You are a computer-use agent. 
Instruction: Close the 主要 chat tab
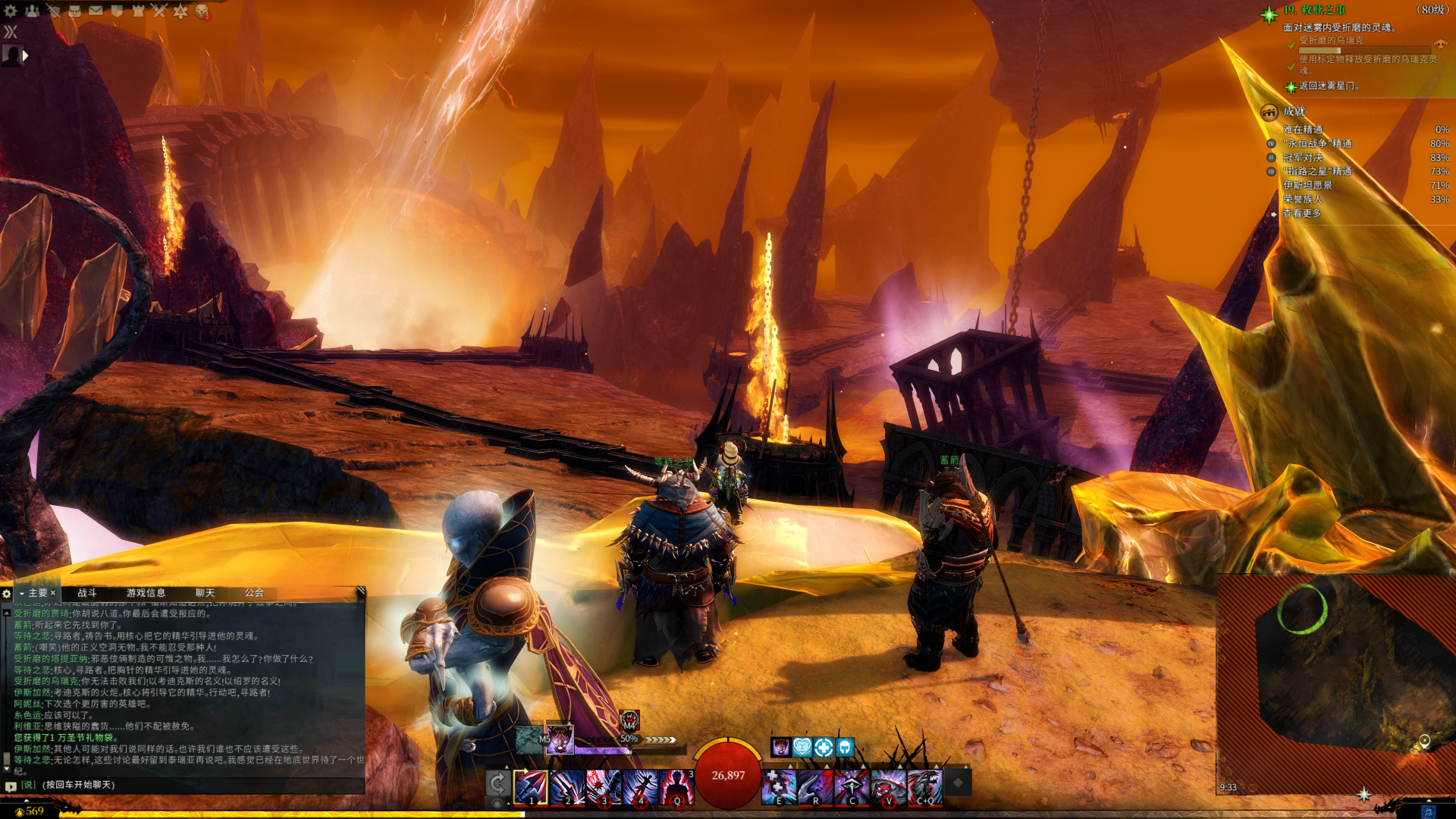(x=53, y=593)
